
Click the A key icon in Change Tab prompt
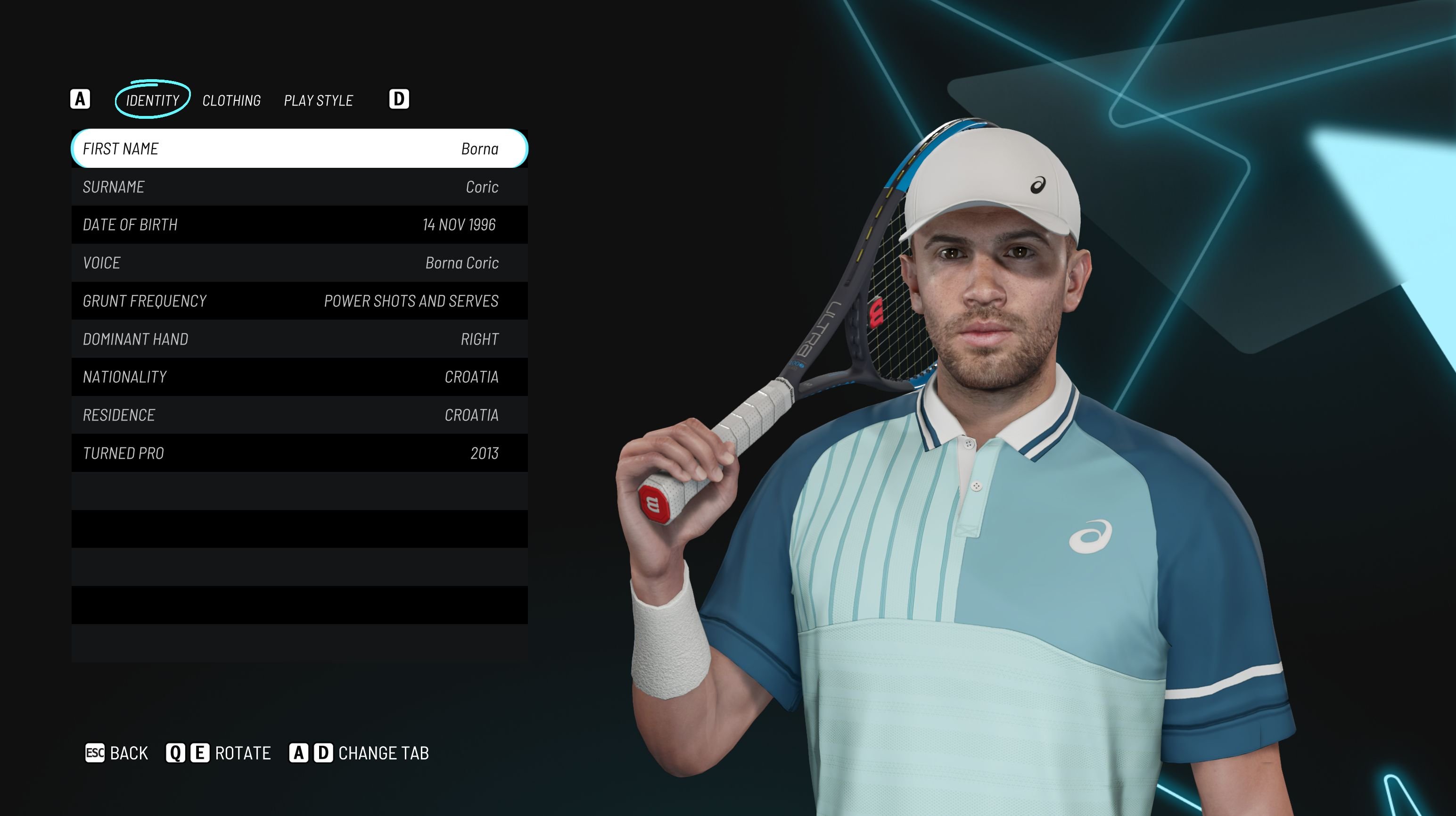pos(297,753)
